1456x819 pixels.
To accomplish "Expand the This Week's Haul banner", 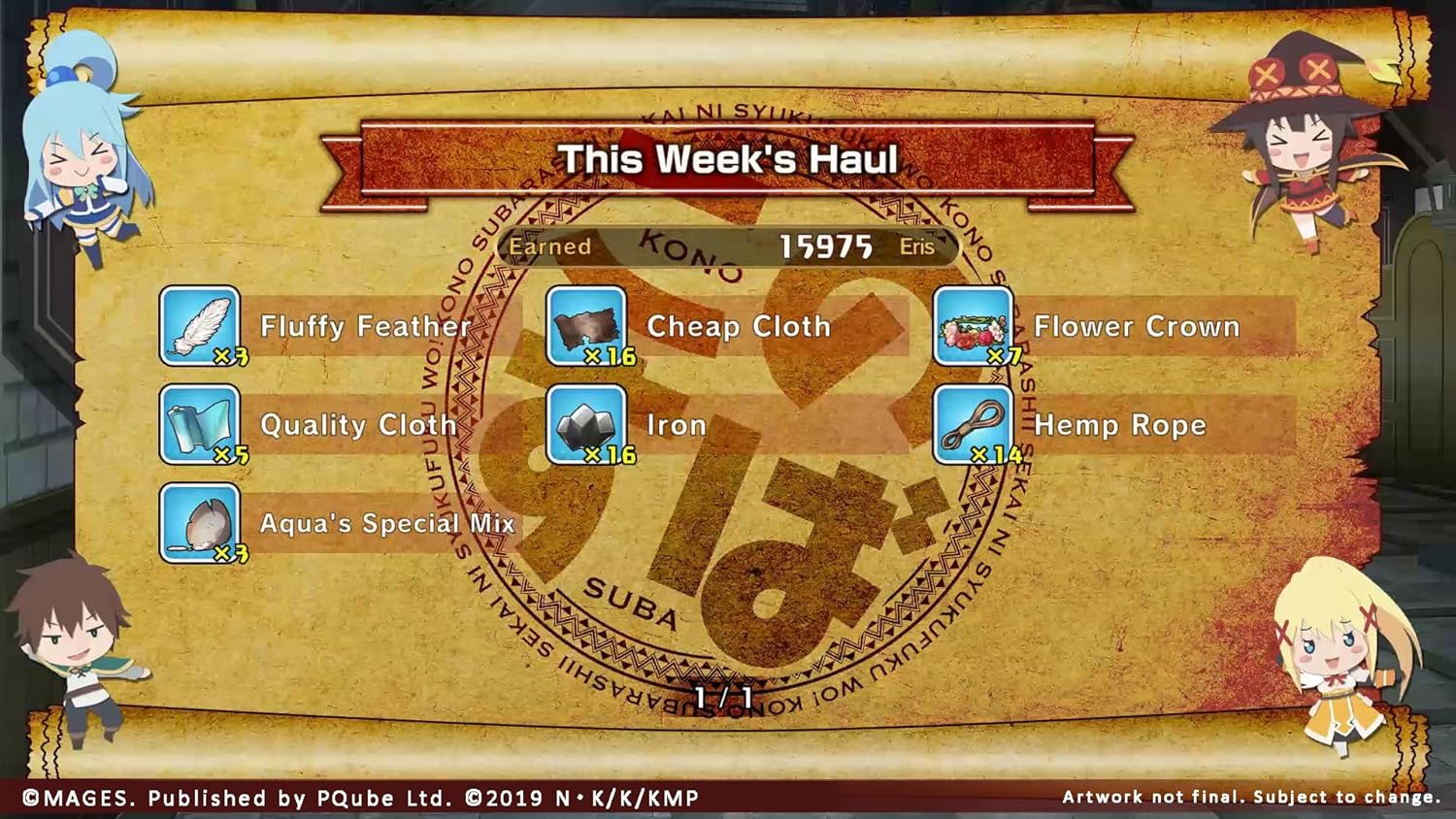I will click(731, 158).
